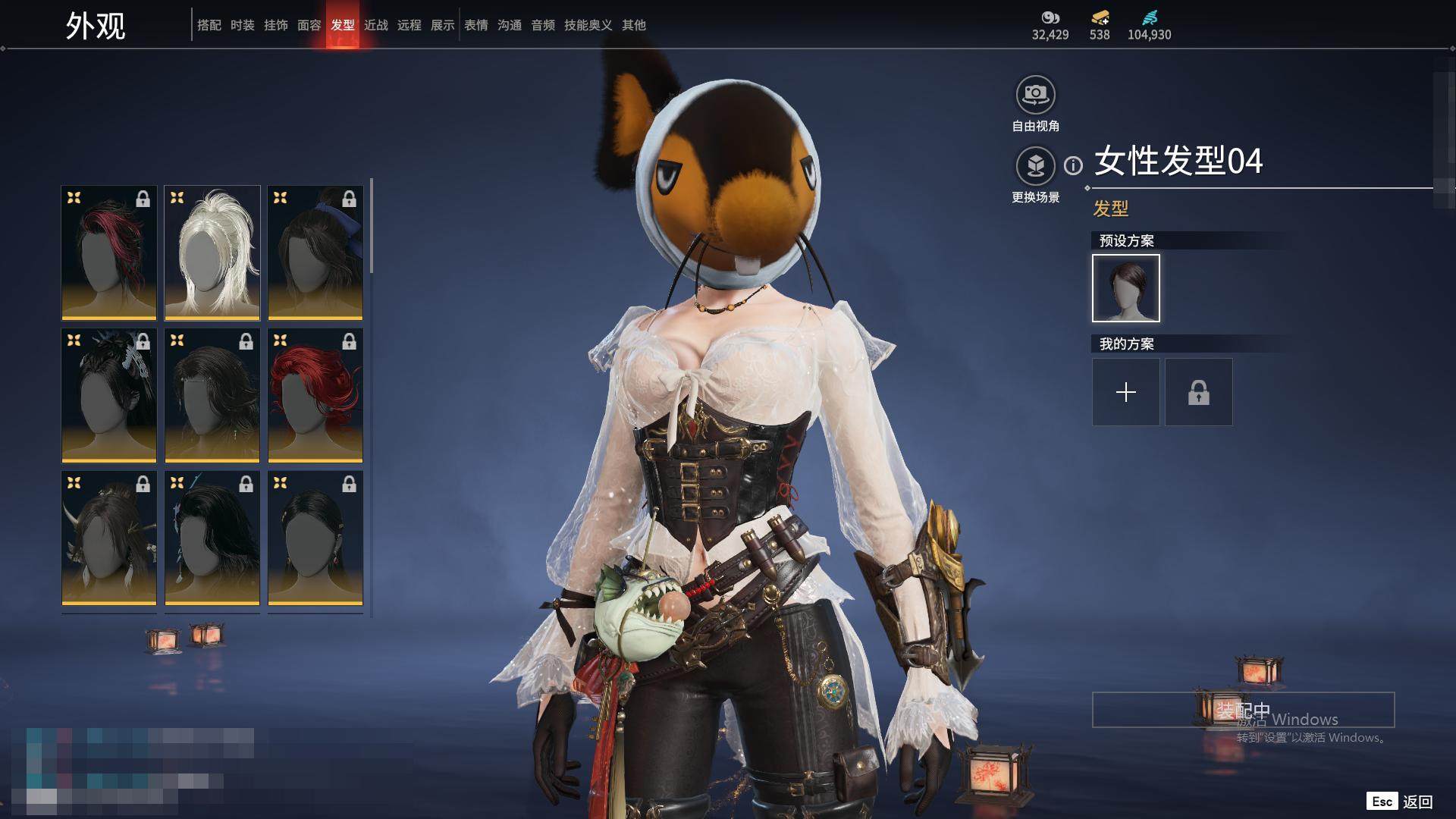Image resolution: width=1456 pixels, height=819 pixels.
Task: Add a new scheme under 我的方案
Action: click(1125, 392)
